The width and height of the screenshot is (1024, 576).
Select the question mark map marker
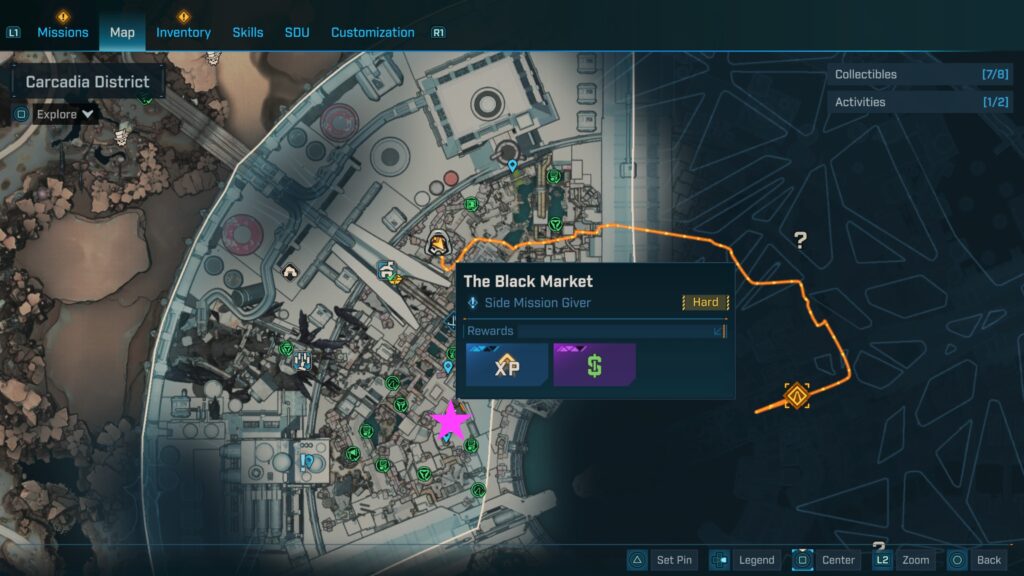[x=800, y=240]
